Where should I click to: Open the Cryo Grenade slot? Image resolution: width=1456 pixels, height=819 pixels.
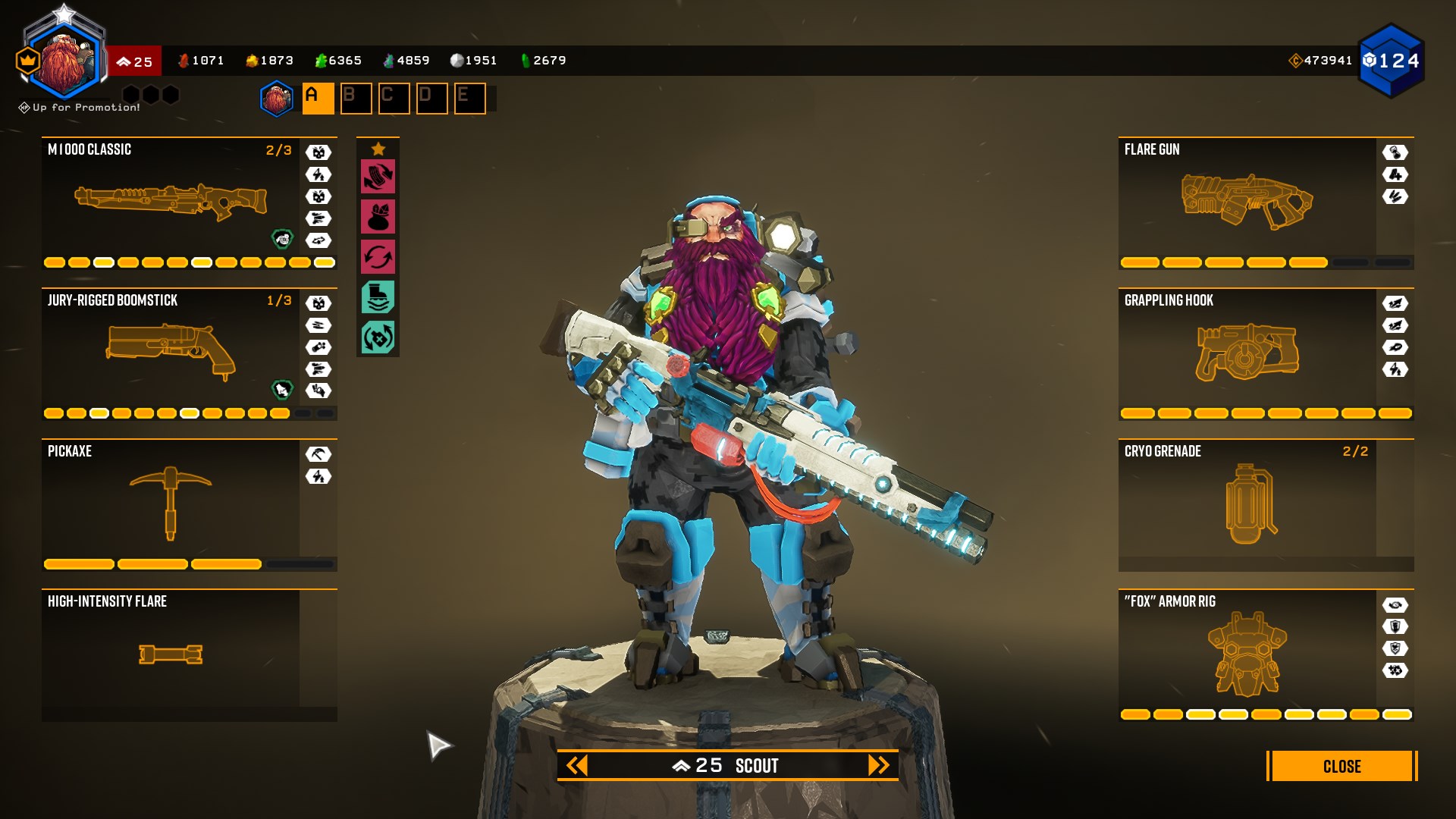[1247, 503]
